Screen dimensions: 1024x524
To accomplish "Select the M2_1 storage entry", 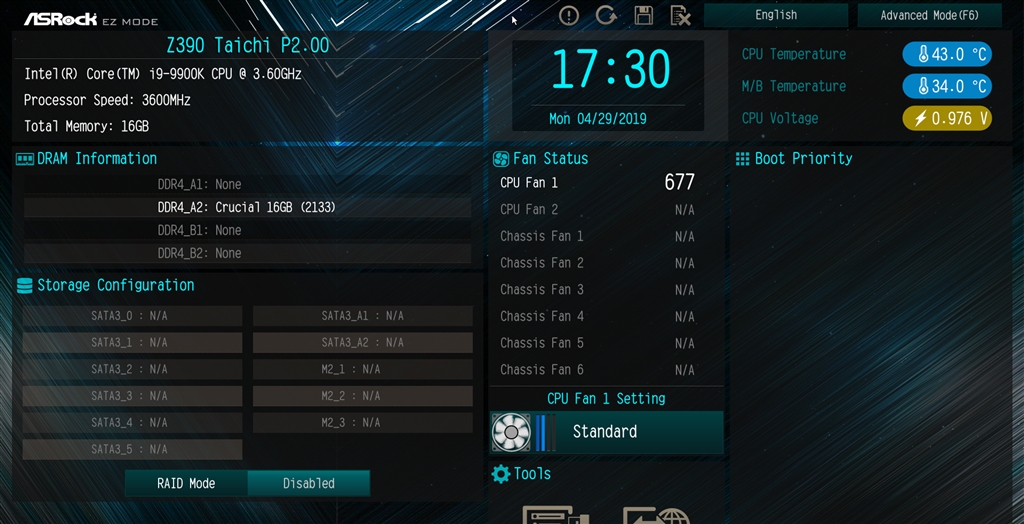I will [362, 369].
